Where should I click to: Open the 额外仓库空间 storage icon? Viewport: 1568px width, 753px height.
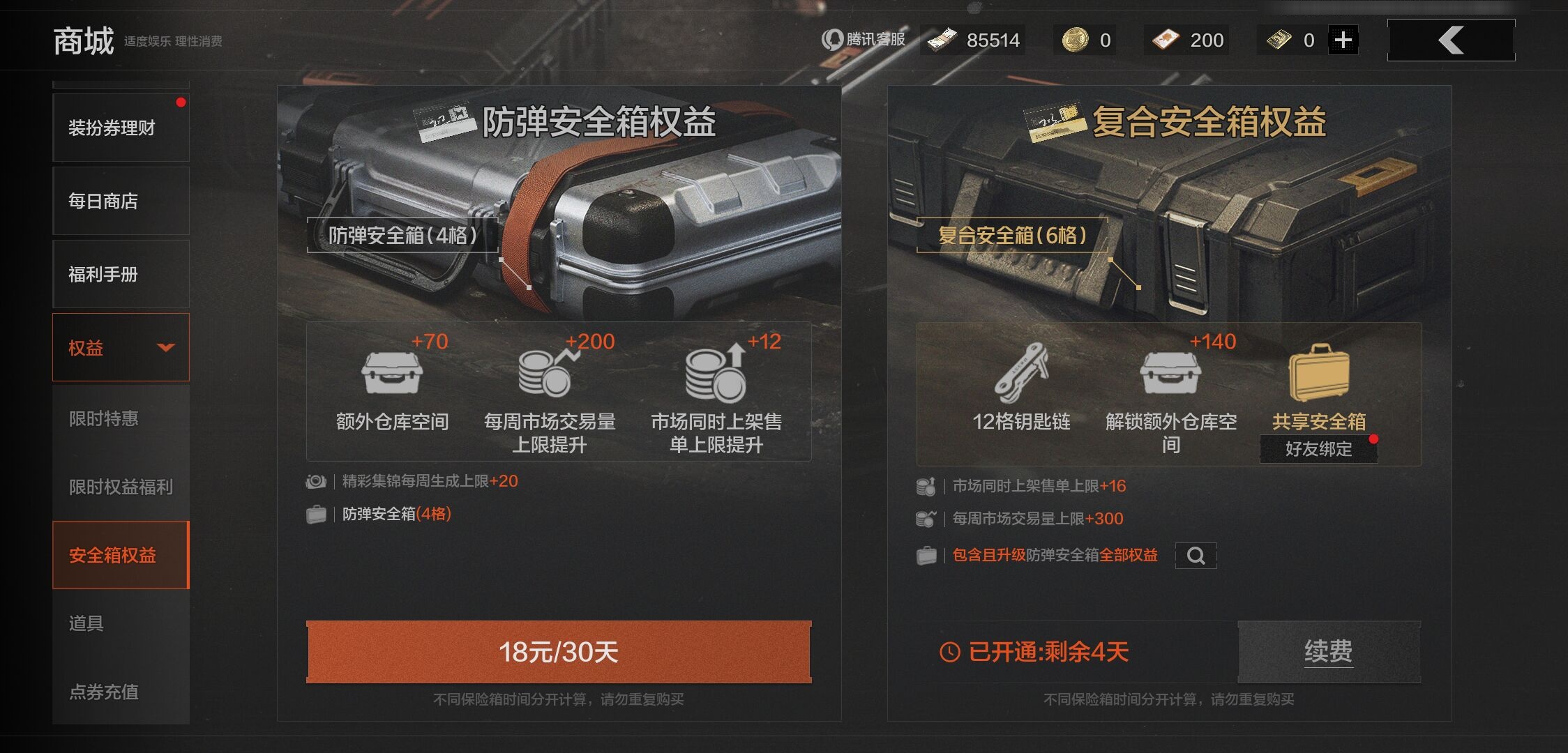click(392, 375)
